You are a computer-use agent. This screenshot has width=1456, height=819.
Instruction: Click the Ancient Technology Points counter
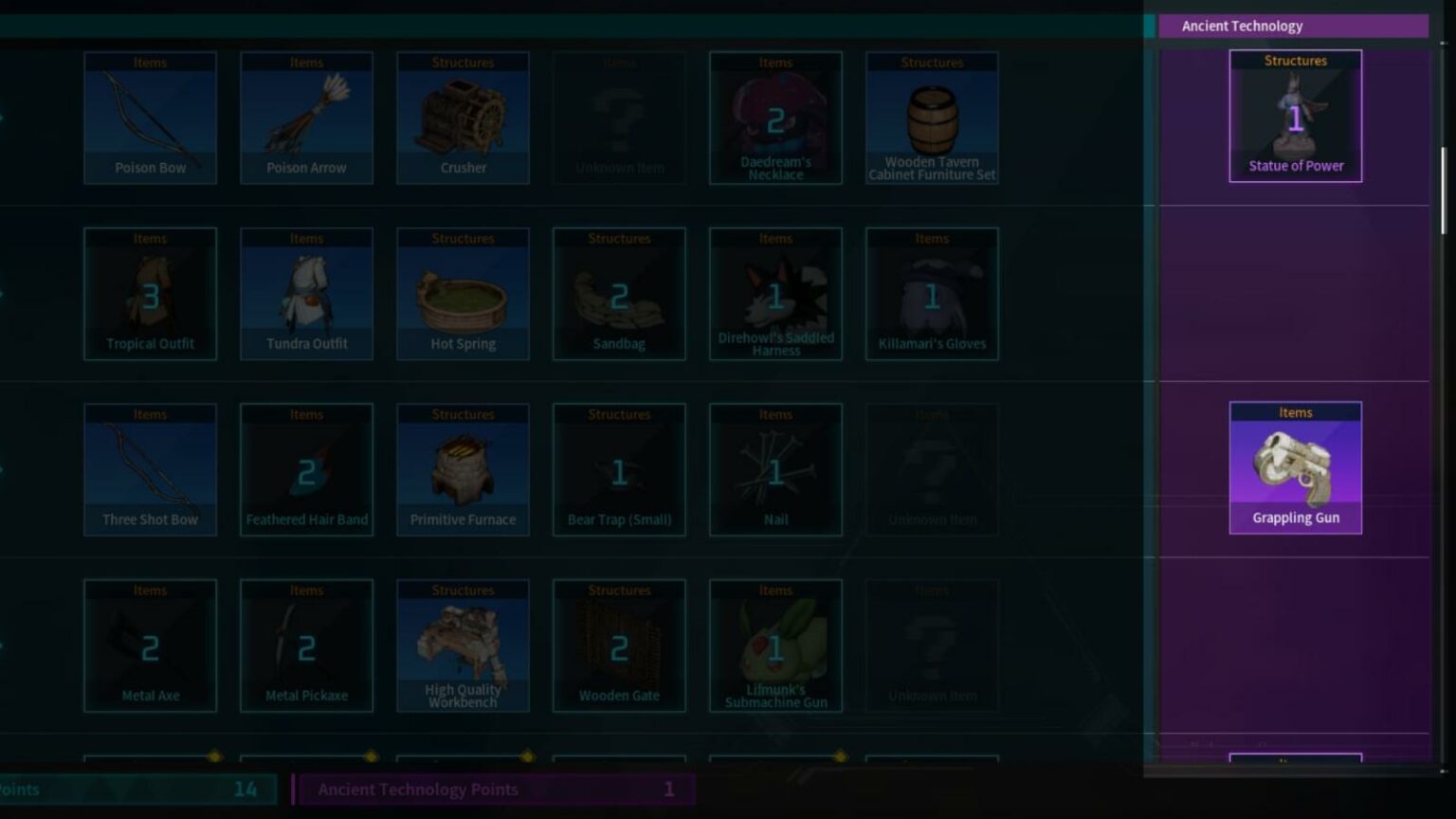tap(493, 789)
